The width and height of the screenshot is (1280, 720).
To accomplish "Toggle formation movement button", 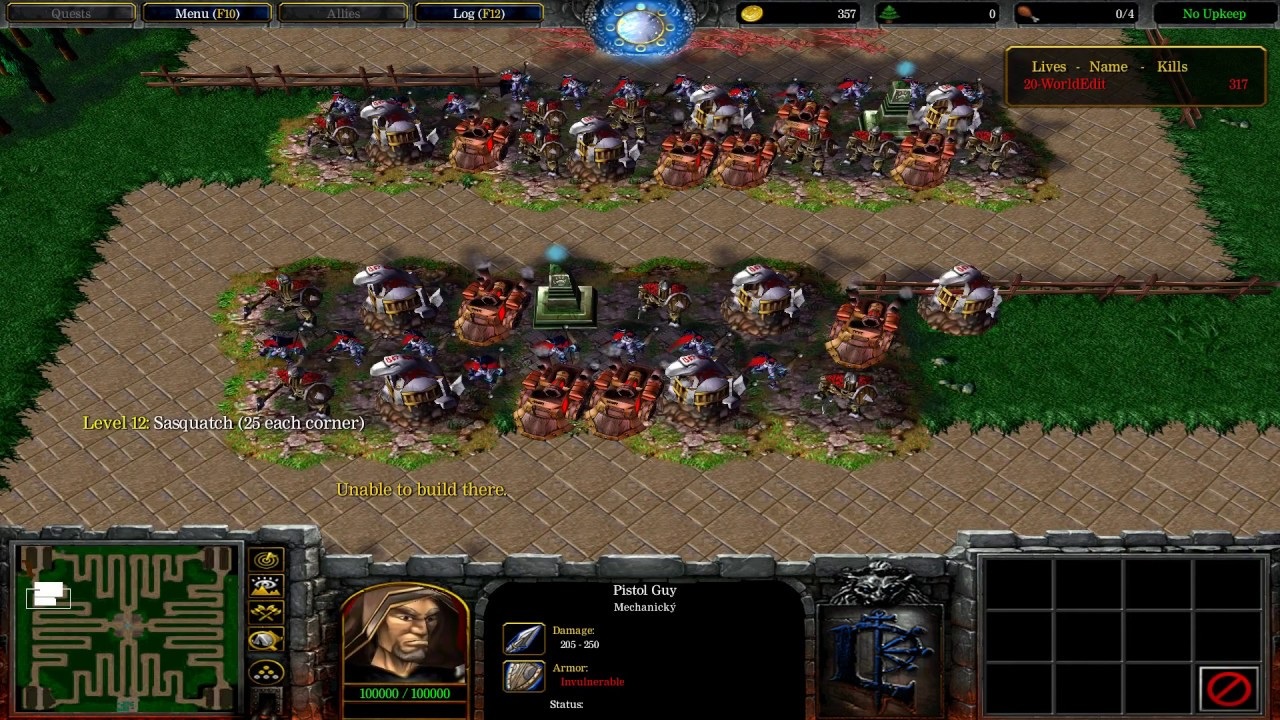I will tap(267, 671).
